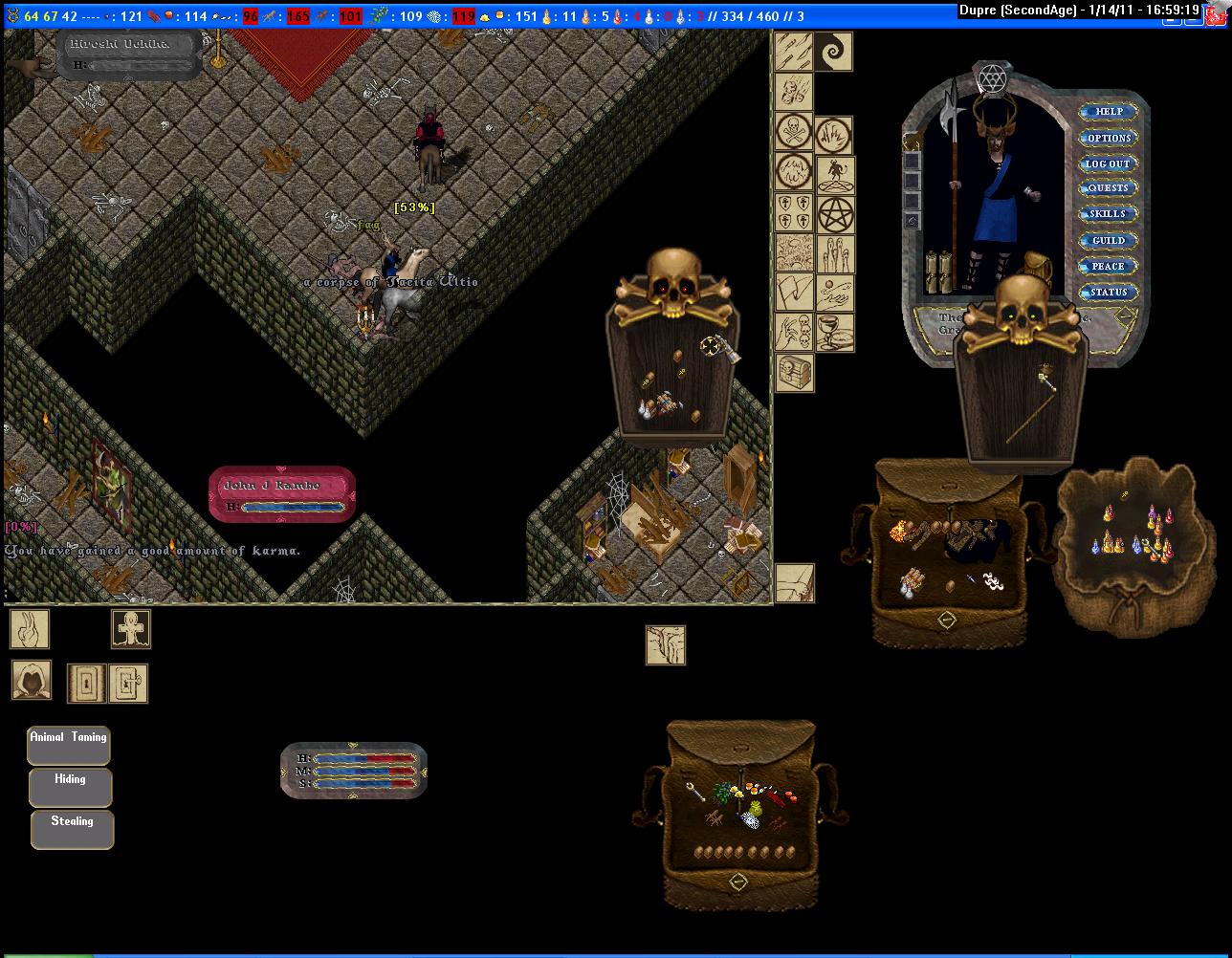Screen dimensions: 1232x958
Task: Select the John J Rambo health bar
Action: [282, 494]
